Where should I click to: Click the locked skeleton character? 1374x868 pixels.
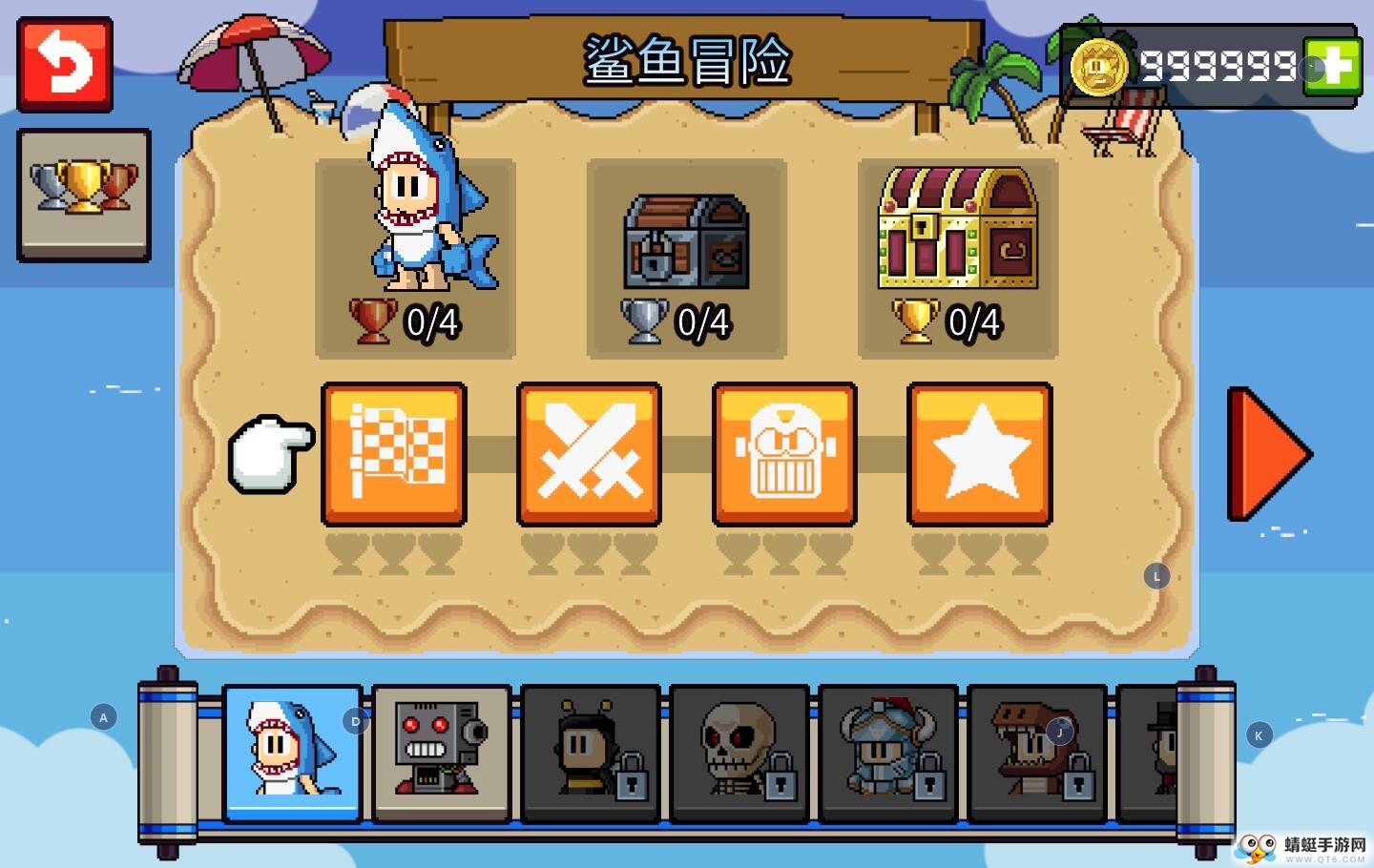point(739,752)
